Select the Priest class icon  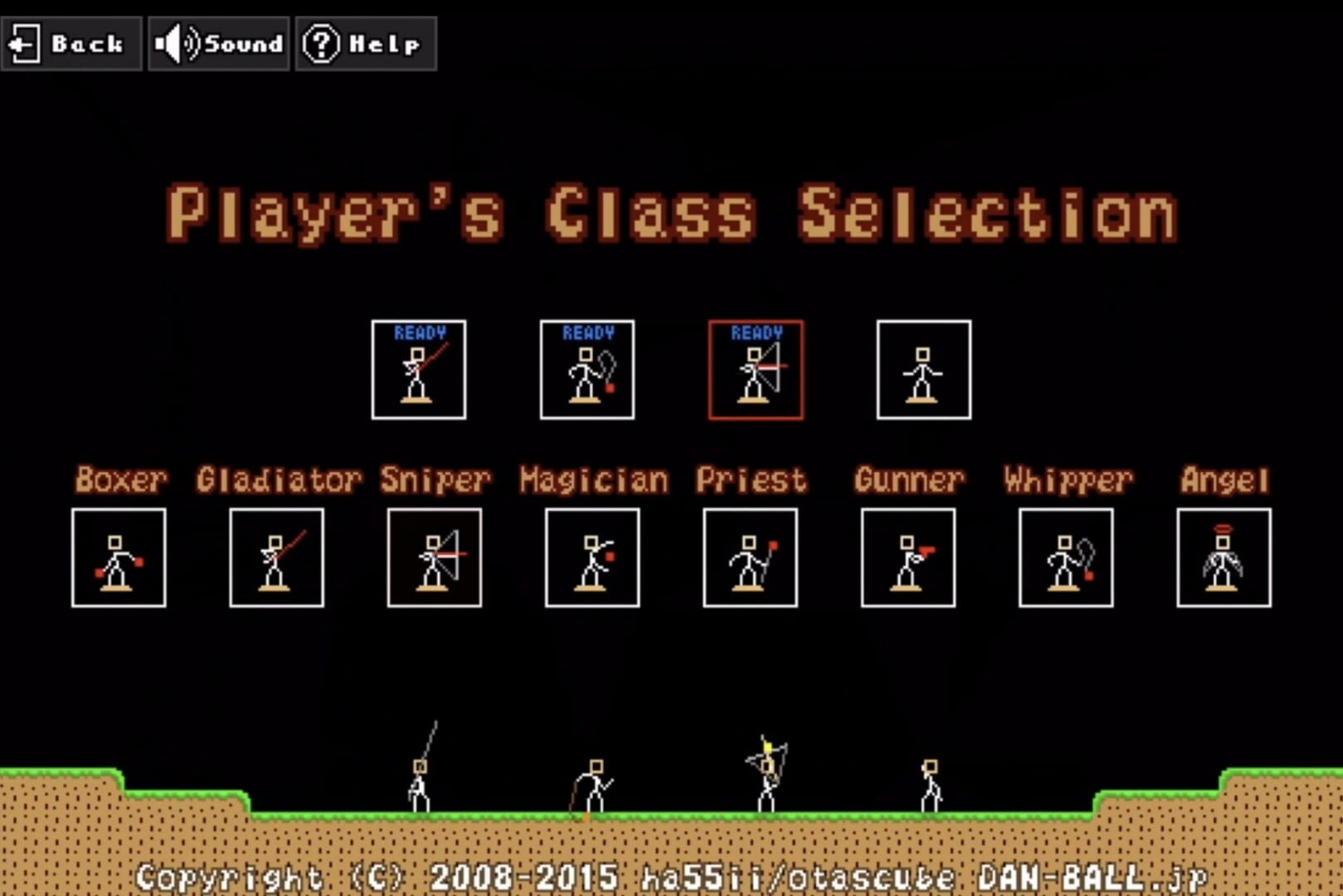click(750, 558)
